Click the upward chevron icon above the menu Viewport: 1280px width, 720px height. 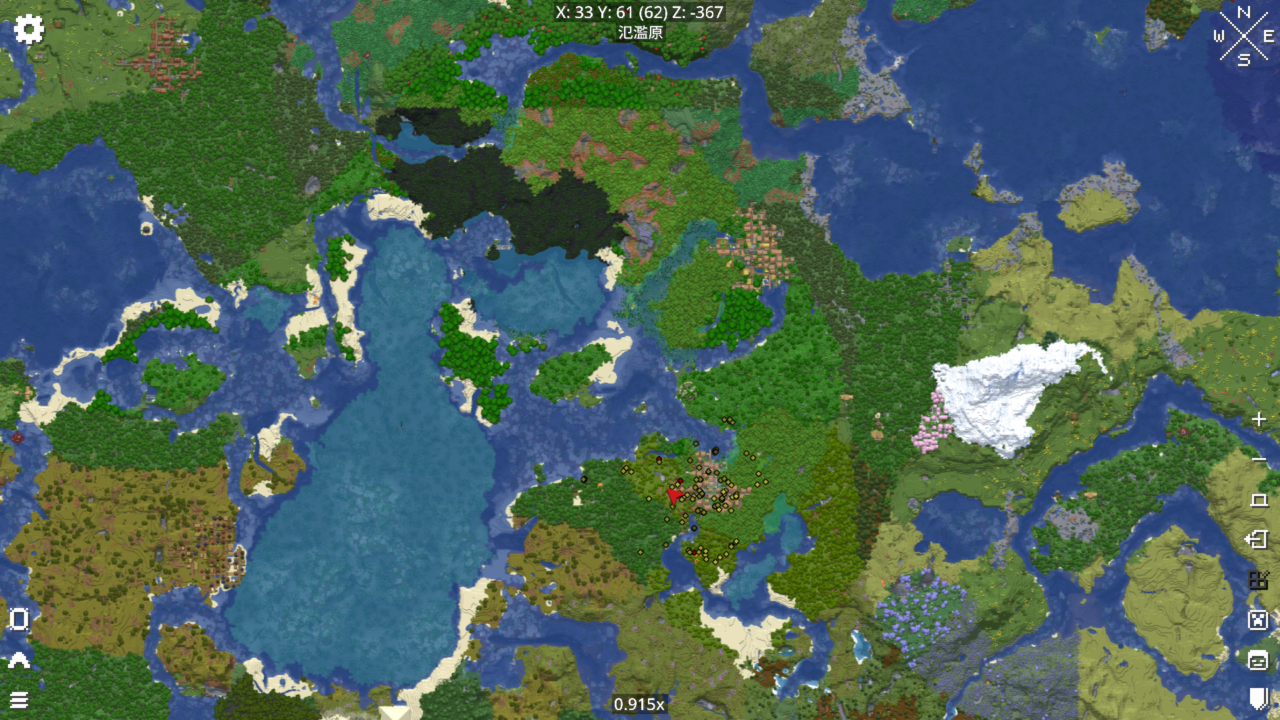pos(20,660)
